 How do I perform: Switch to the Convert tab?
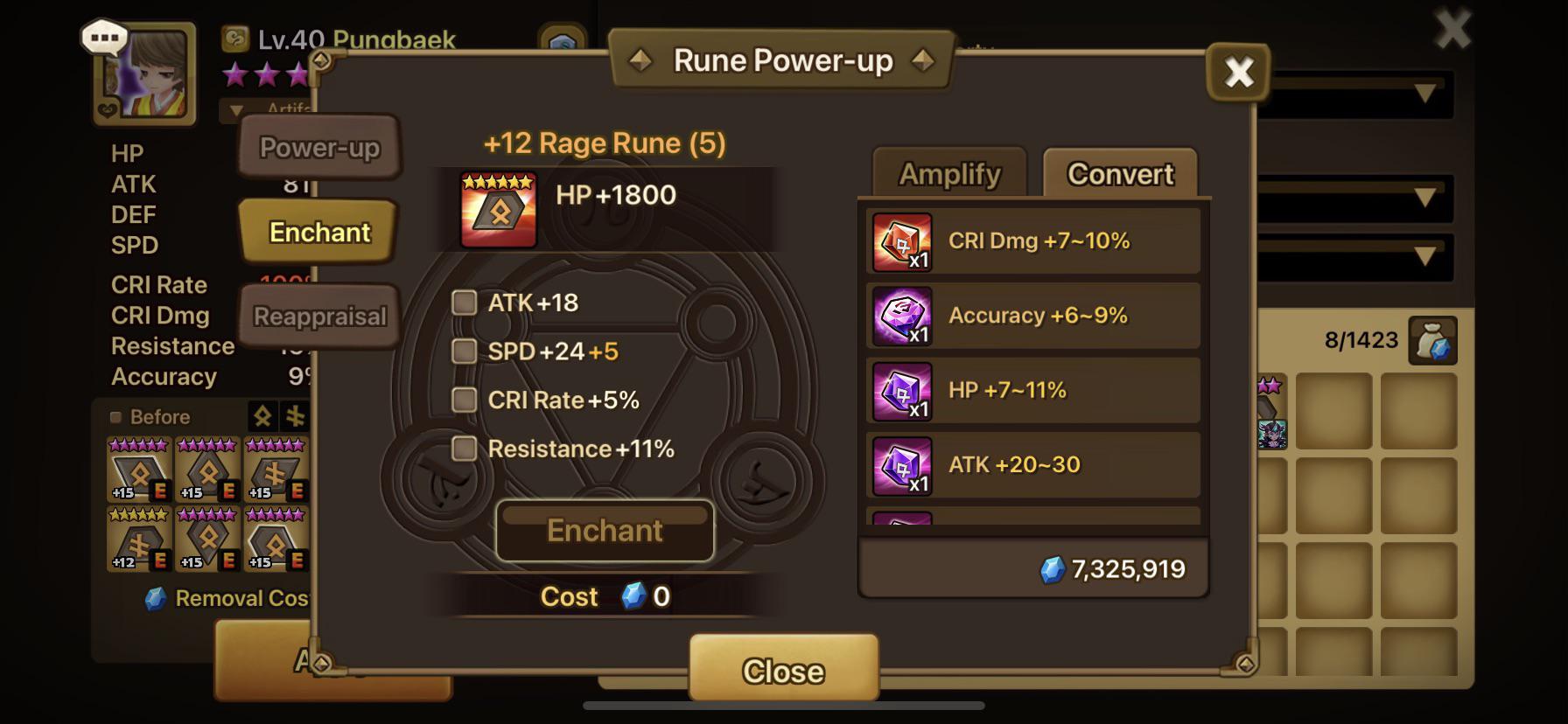click(1120, 174)
